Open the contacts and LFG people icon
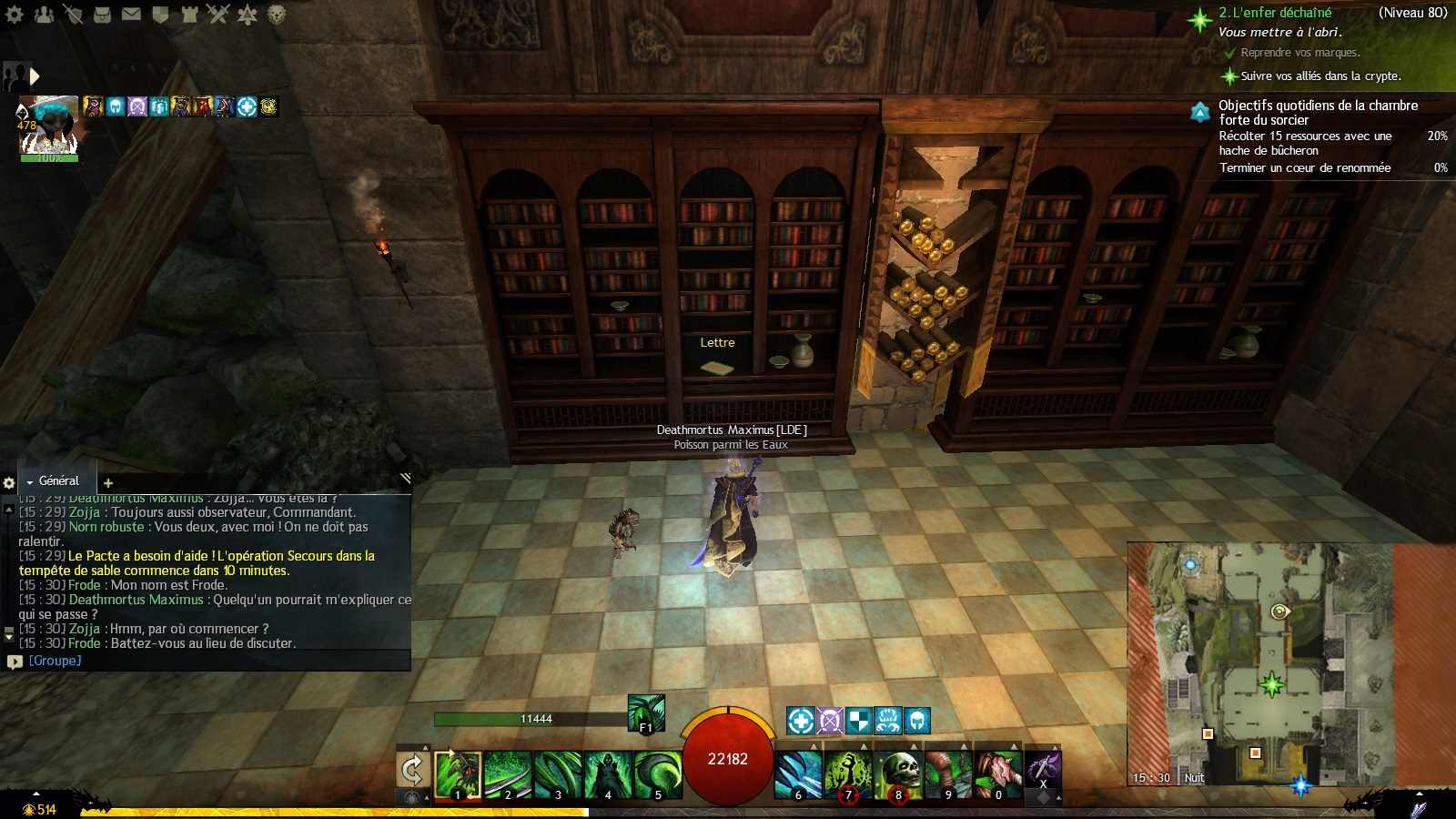The height and width of the screenshot is (819, 1456). pos(44,15)
